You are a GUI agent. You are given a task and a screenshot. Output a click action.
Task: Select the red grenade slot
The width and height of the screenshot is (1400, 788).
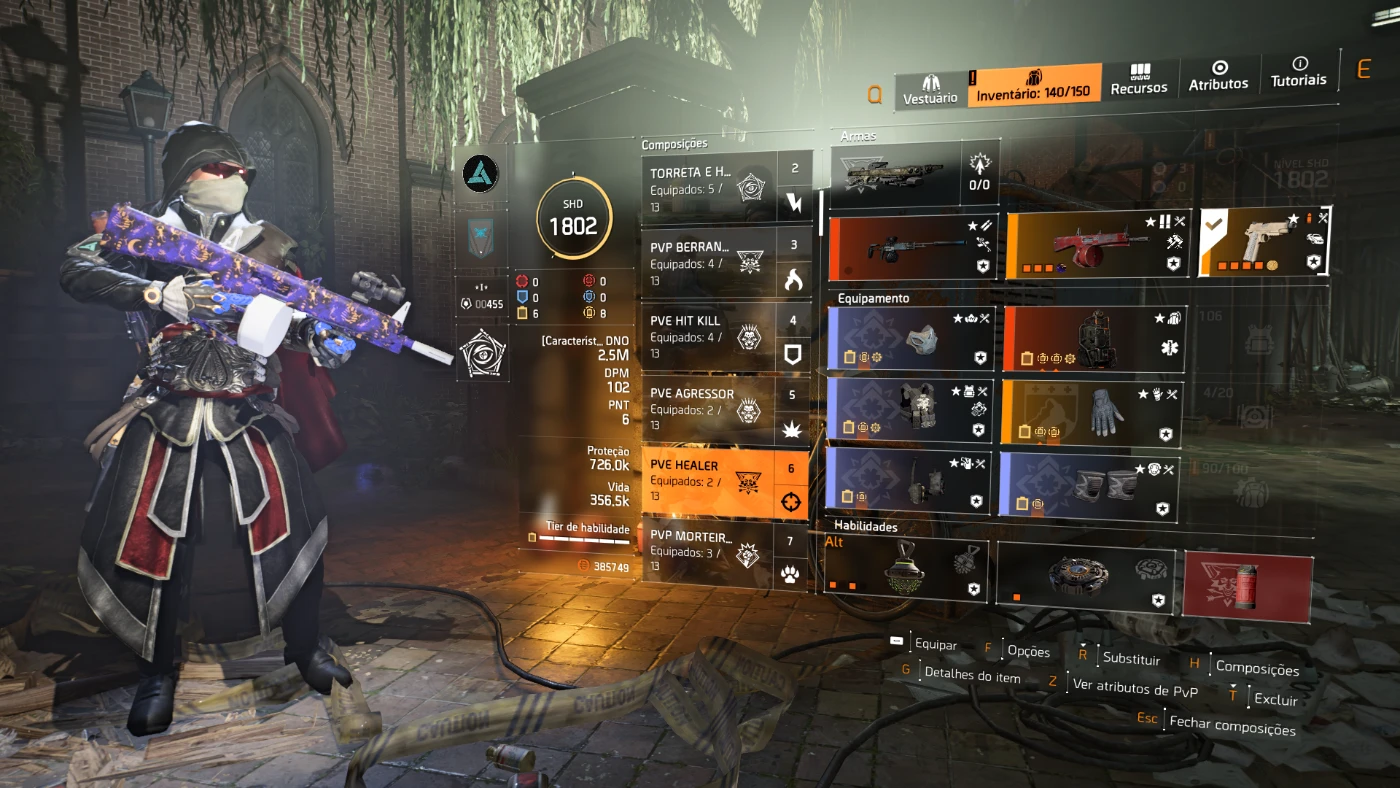(1246, 585)
